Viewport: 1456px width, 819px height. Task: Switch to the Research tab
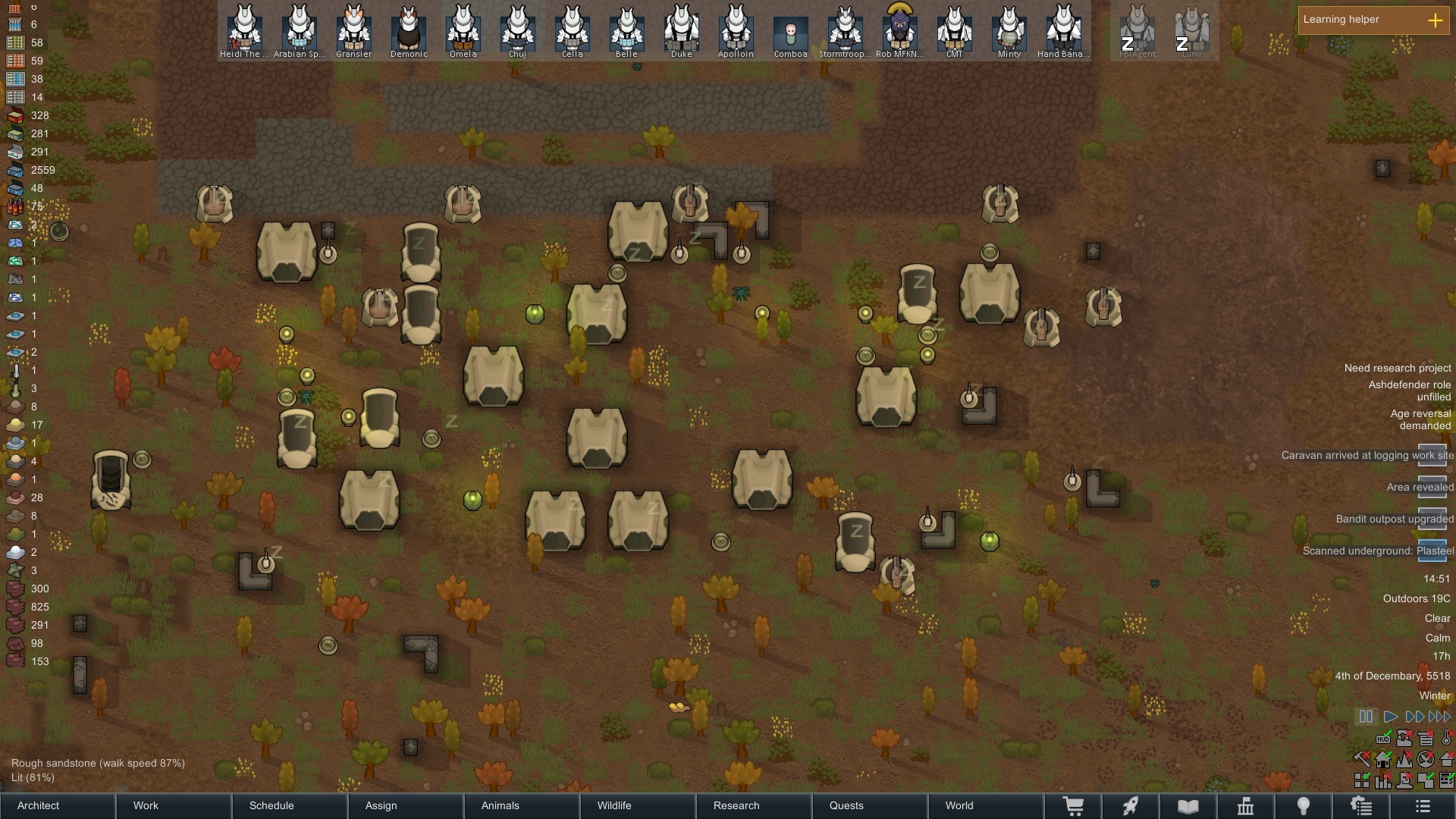click(x=736, y=805)
